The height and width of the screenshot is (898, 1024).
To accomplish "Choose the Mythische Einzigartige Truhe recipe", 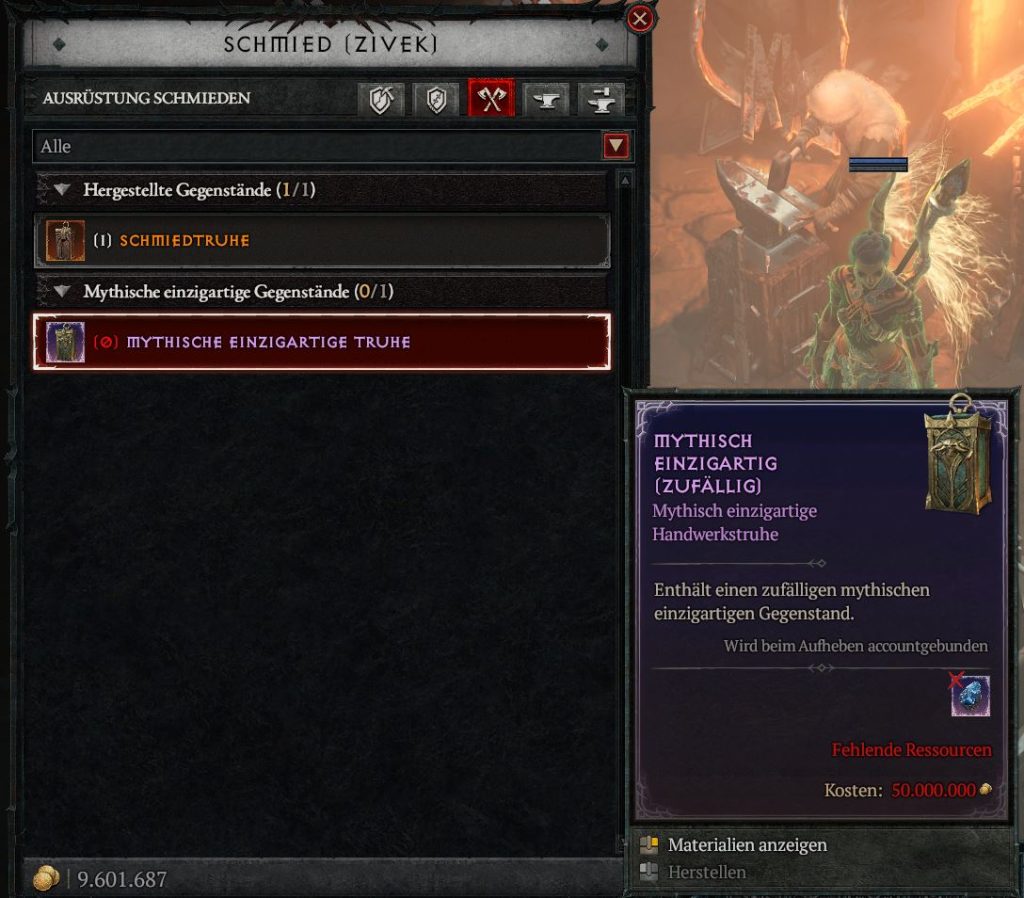I will point(322,342).
